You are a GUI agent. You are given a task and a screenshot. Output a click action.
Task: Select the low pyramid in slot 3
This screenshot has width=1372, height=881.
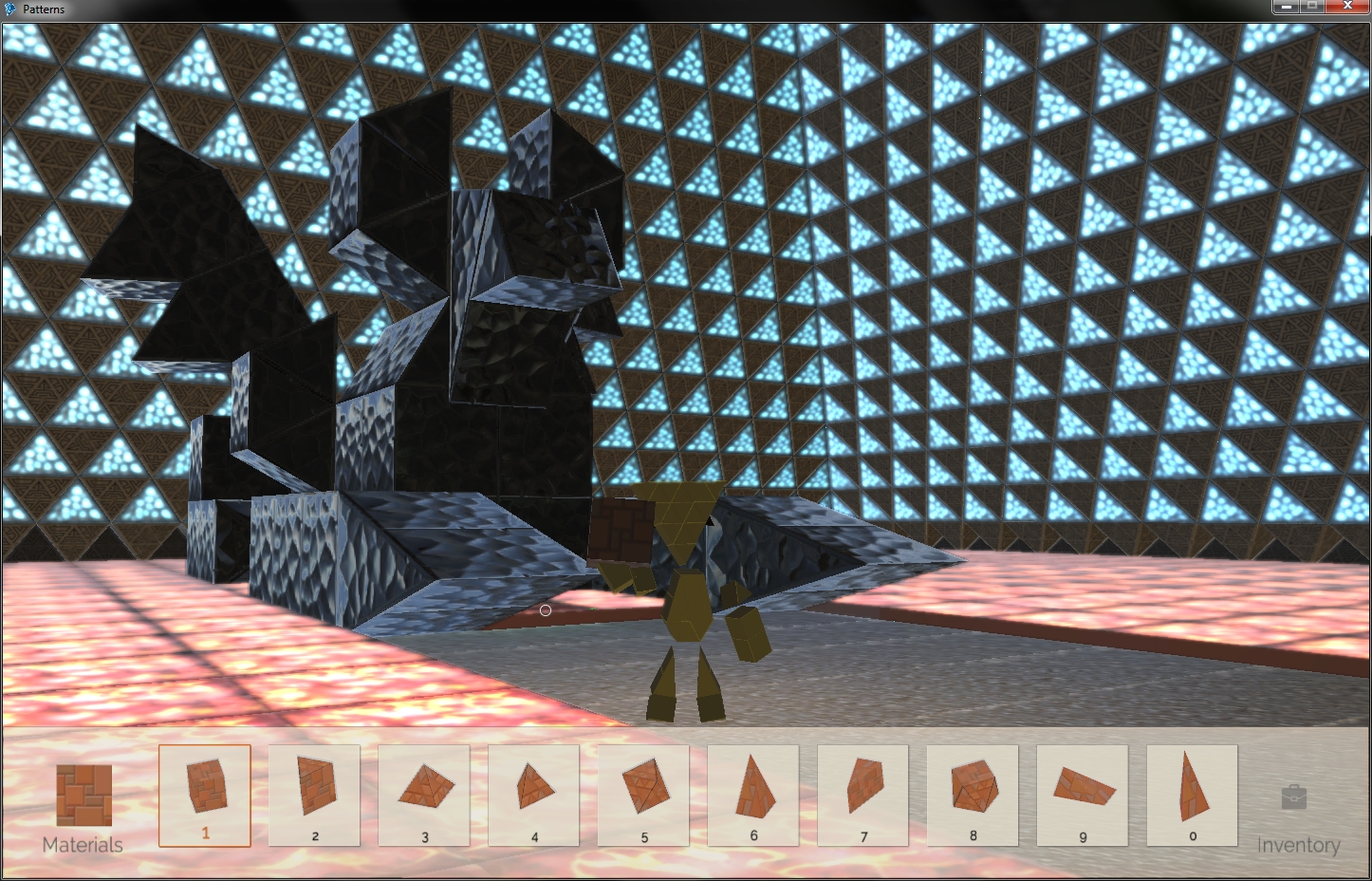423,788
